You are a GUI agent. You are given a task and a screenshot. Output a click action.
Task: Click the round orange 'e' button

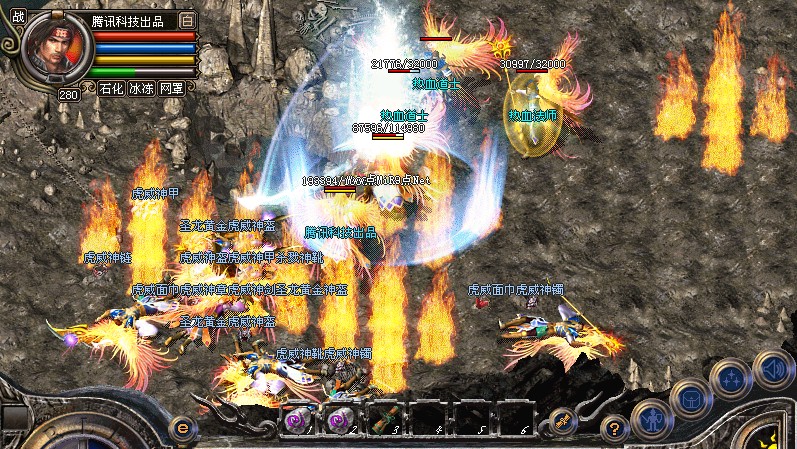pyautogui.click(x=182, y=427)
